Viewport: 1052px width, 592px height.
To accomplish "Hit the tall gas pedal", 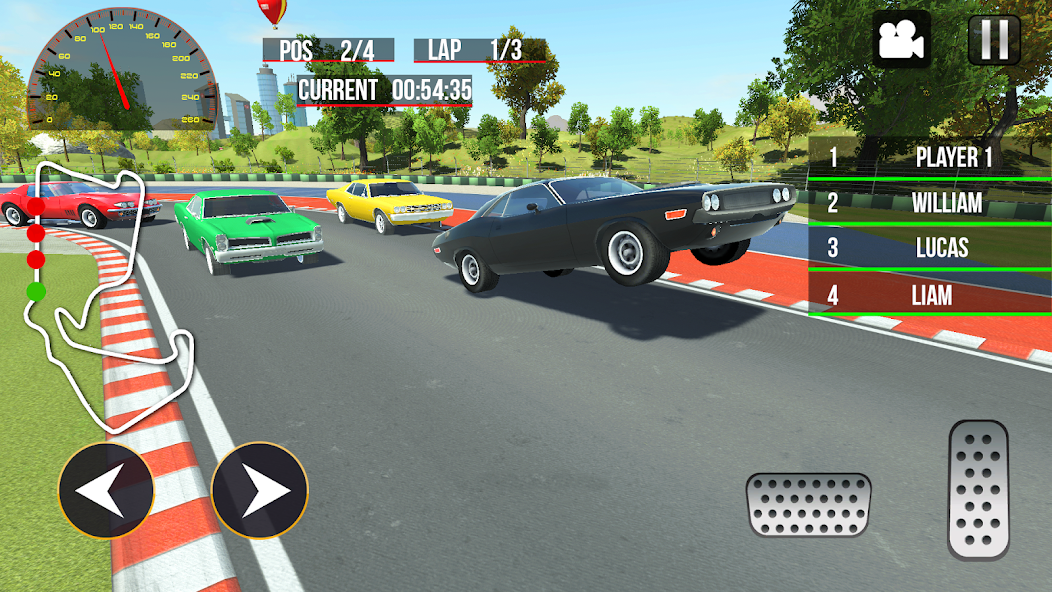I will click(x=978, y=489).
